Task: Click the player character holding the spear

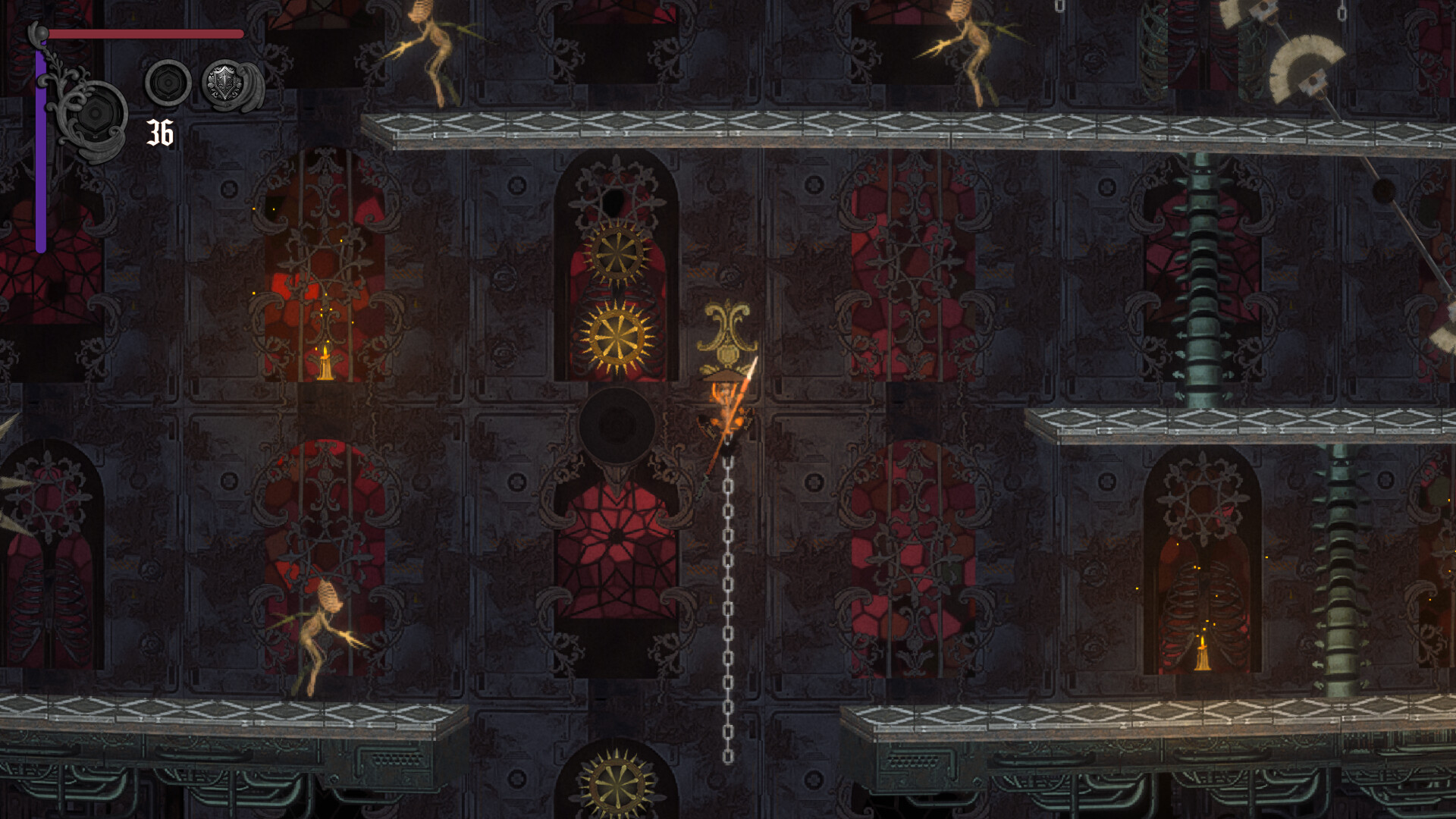Action: [726, 402]
